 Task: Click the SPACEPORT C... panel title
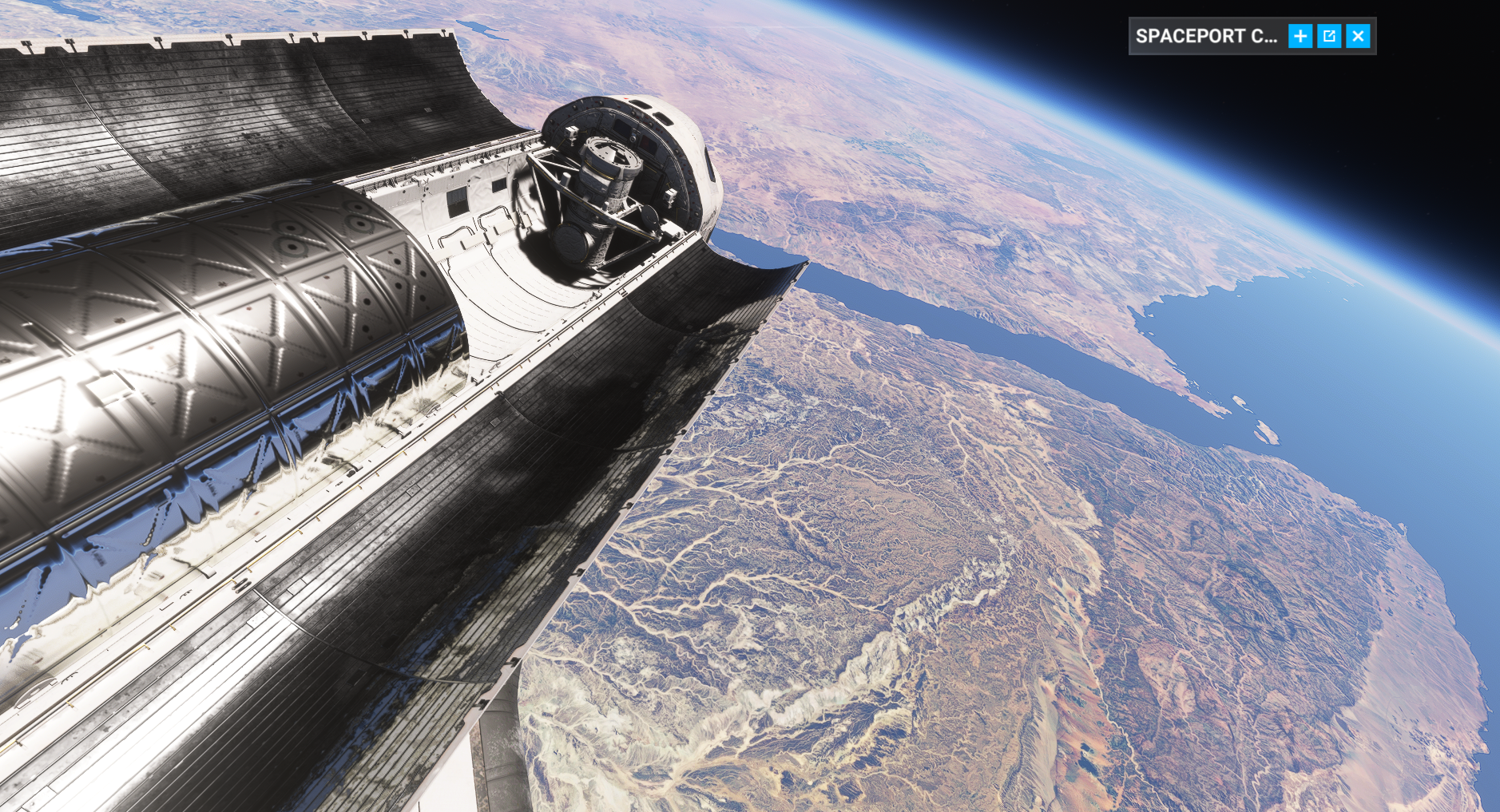coord(1206,36)
